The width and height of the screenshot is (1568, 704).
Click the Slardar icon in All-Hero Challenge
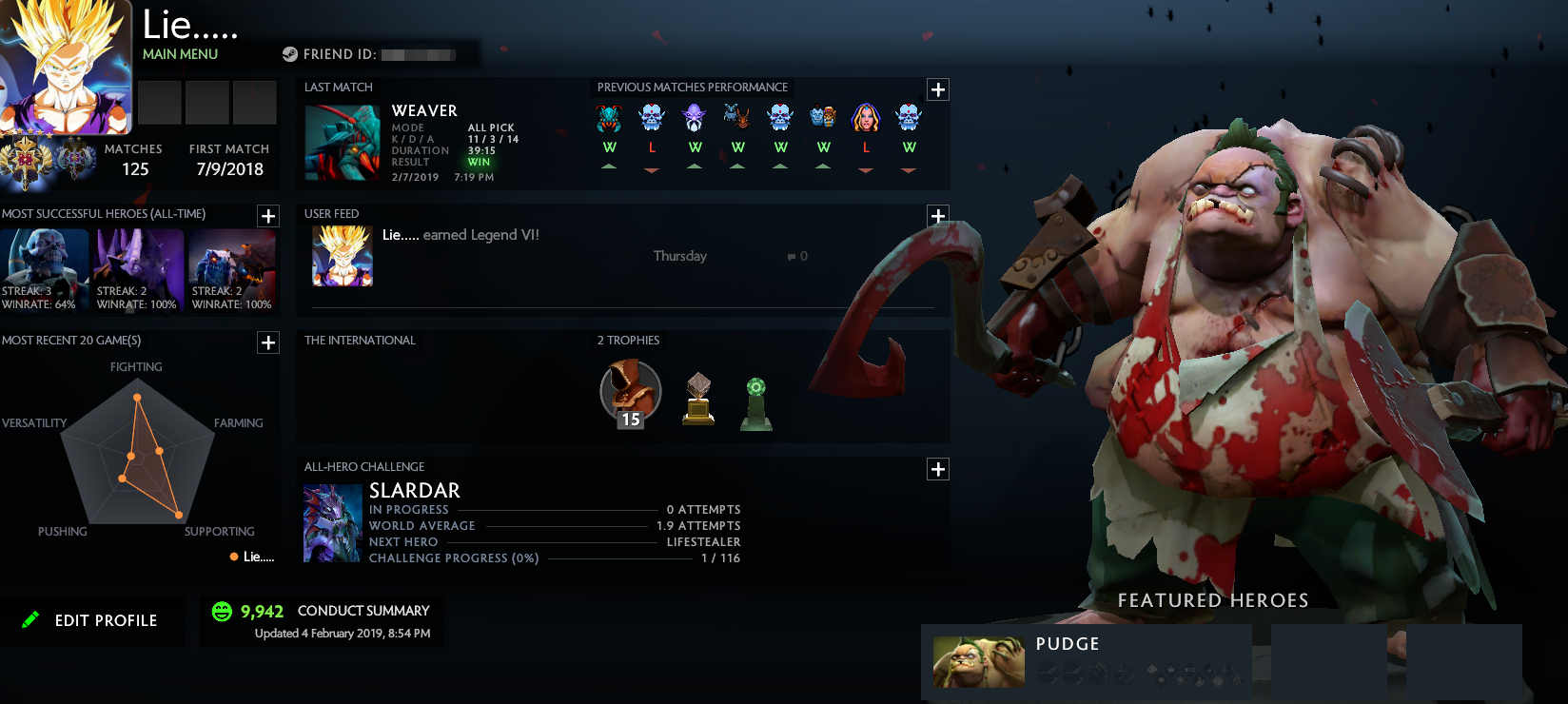click(x=332, y=522)
